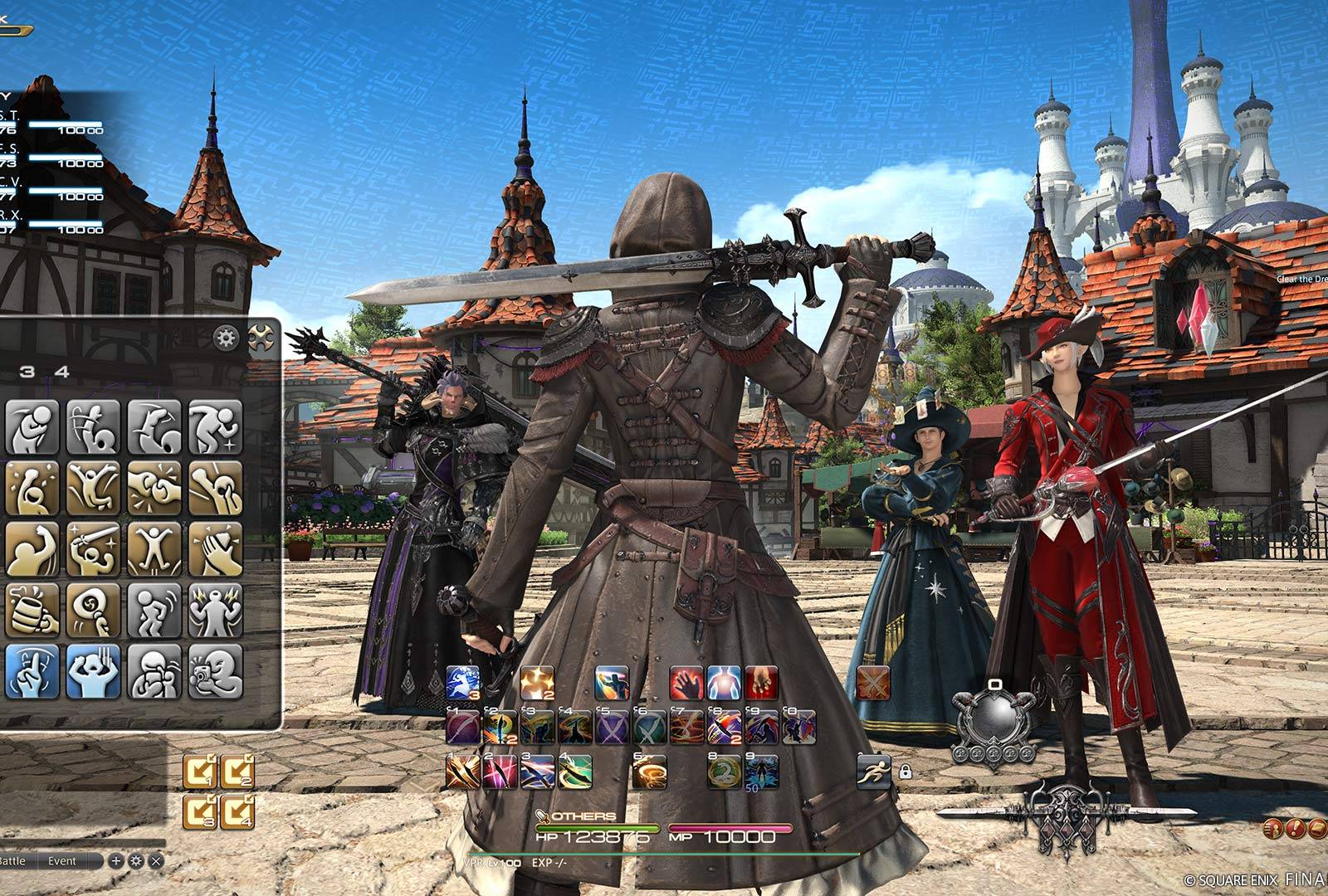Click the waymark arrow button numbered 4
1328x896 pixels.
pyautogui.click(x=237, y=811)
